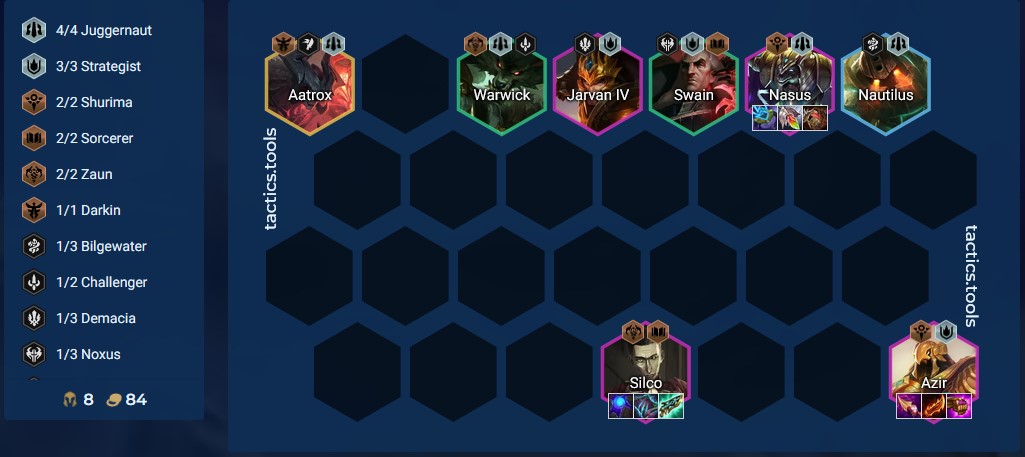
Task: Show the 1/3 Demacia trait
Action: coord(104,318)
